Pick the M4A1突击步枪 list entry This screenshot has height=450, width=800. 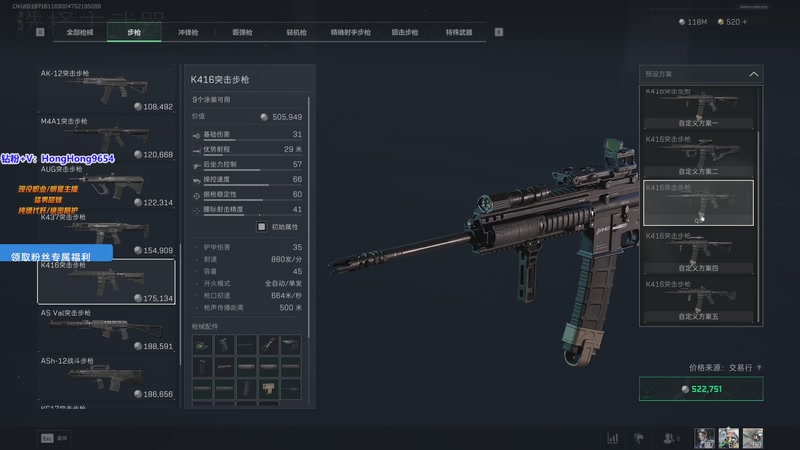(x=106, y=138)
